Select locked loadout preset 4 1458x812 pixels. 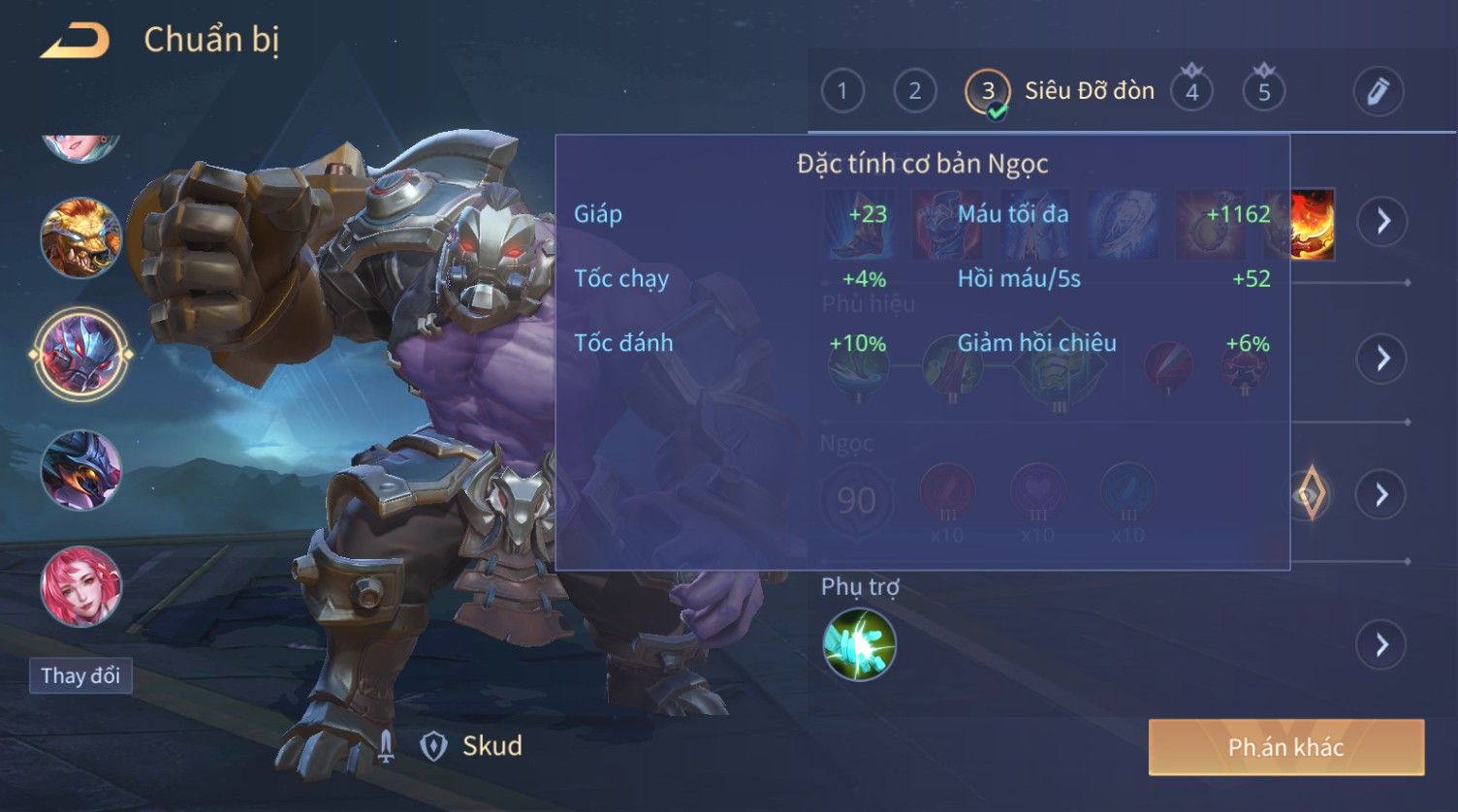(x=1191, y=92)
